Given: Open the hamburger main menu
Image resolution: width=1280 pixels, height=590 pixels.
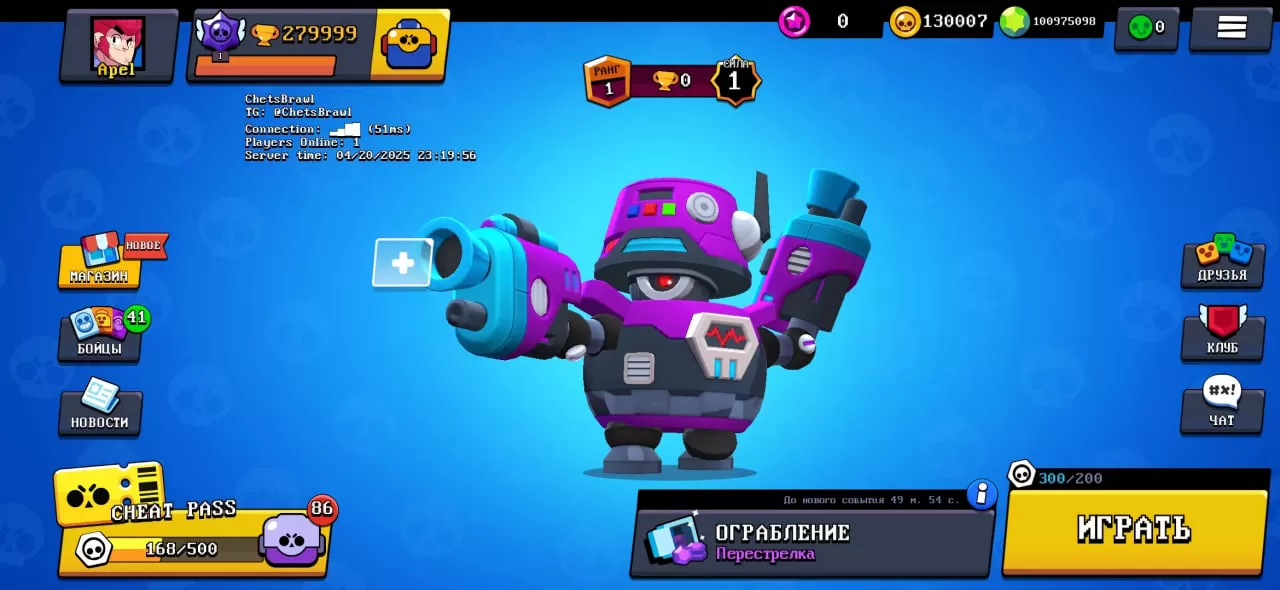Looking at the screenshot, I should pyautogui.click(x=1231, y=27).
